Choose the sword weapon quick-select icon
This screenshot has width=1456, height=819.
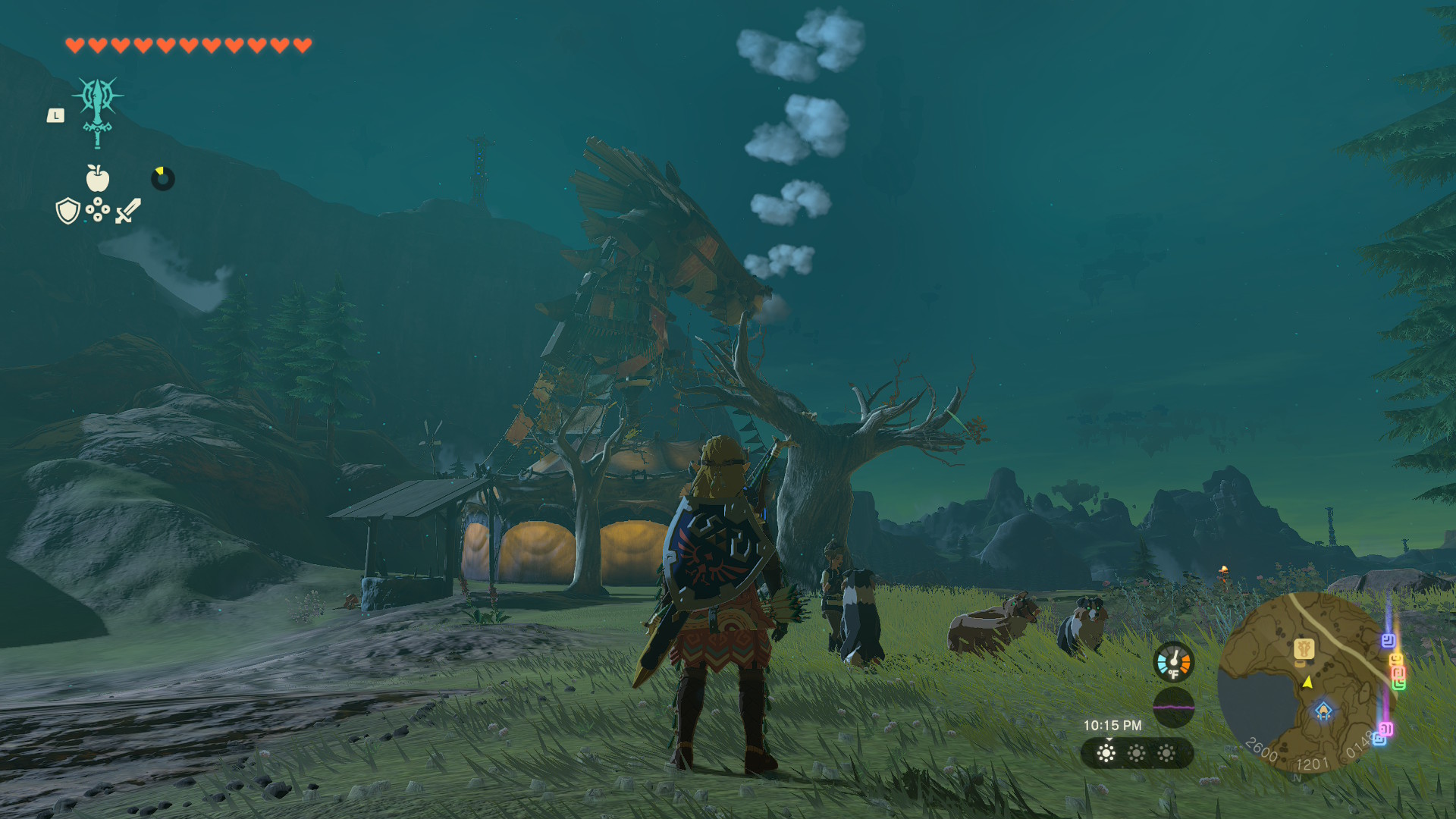tap(128, 211)
